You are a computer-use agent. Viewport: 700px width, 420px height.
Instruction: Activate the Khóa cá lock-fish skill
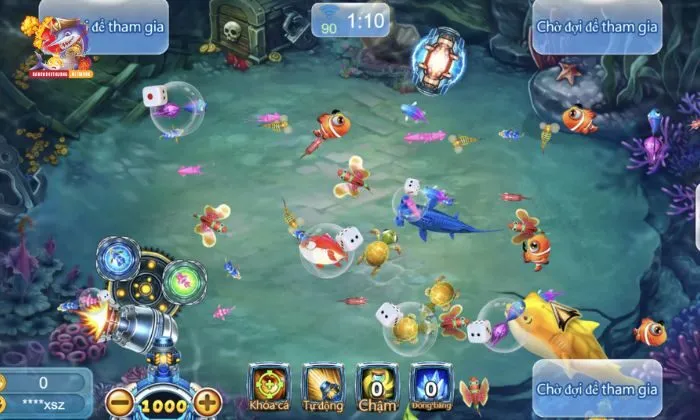coord(268,387)
